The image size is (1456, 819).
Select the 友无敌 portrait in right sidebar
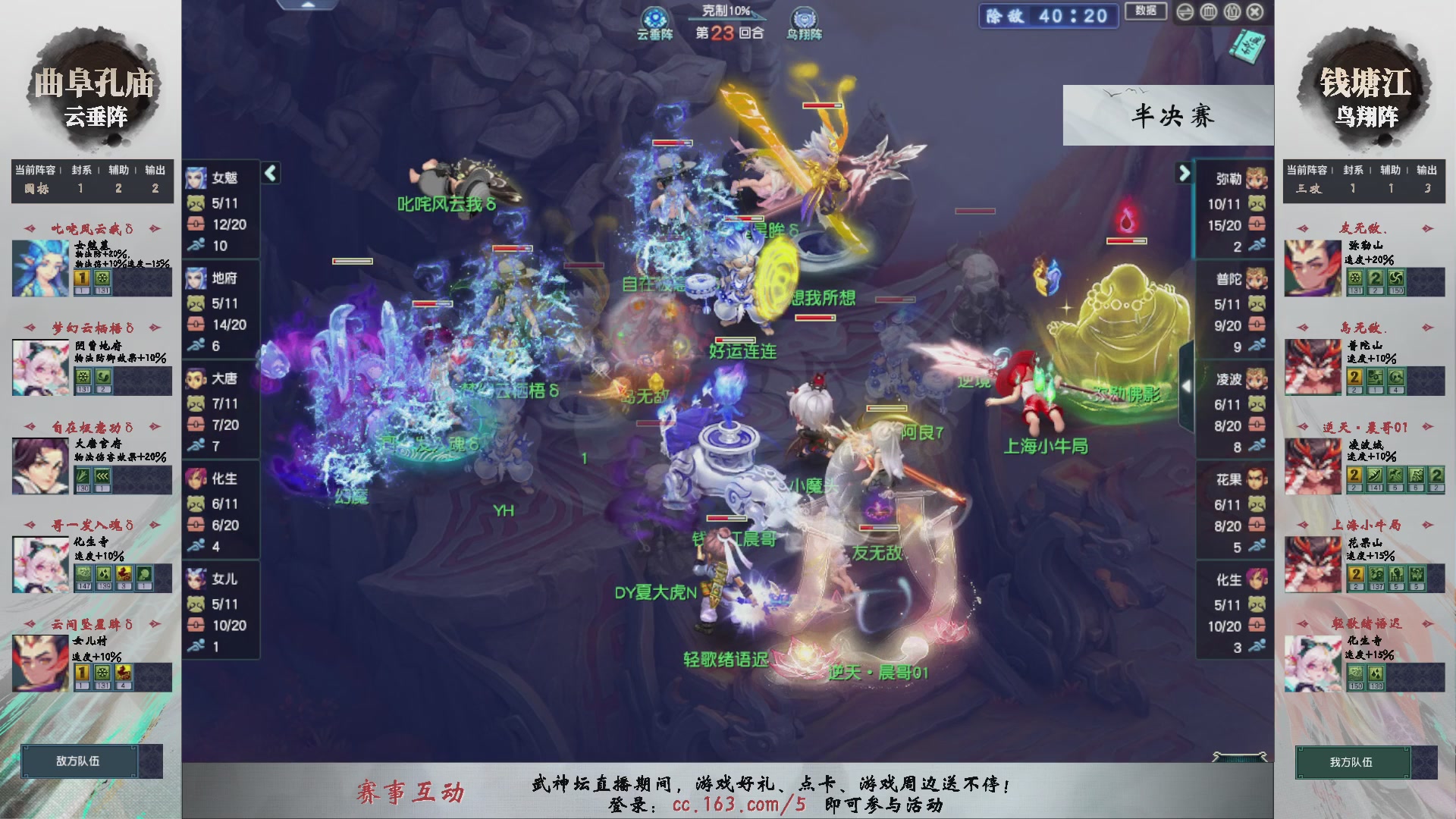pyautogui.click(x=1311, y=267)
